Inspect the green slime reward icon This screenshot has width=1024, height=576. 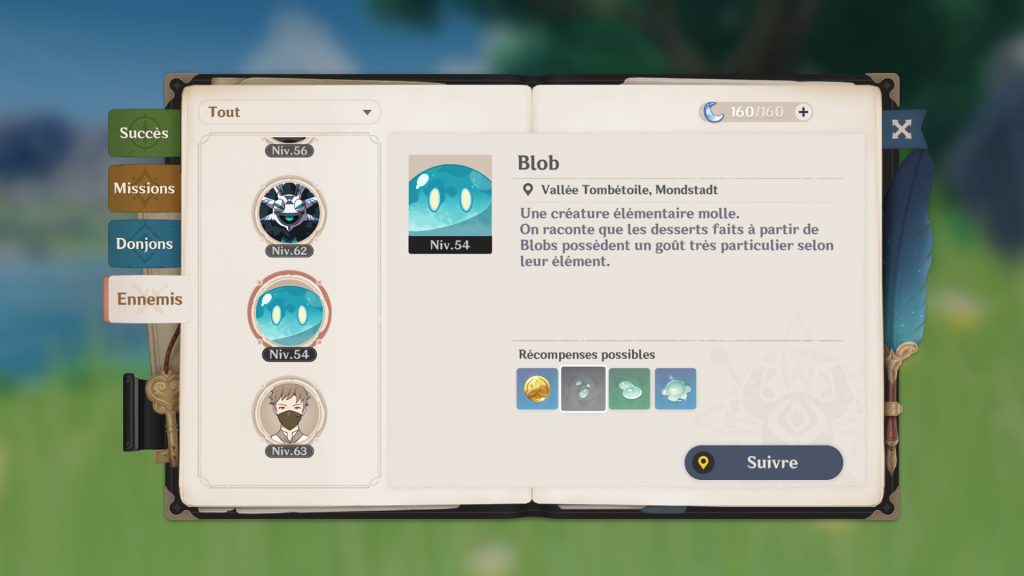pos(629,389)
